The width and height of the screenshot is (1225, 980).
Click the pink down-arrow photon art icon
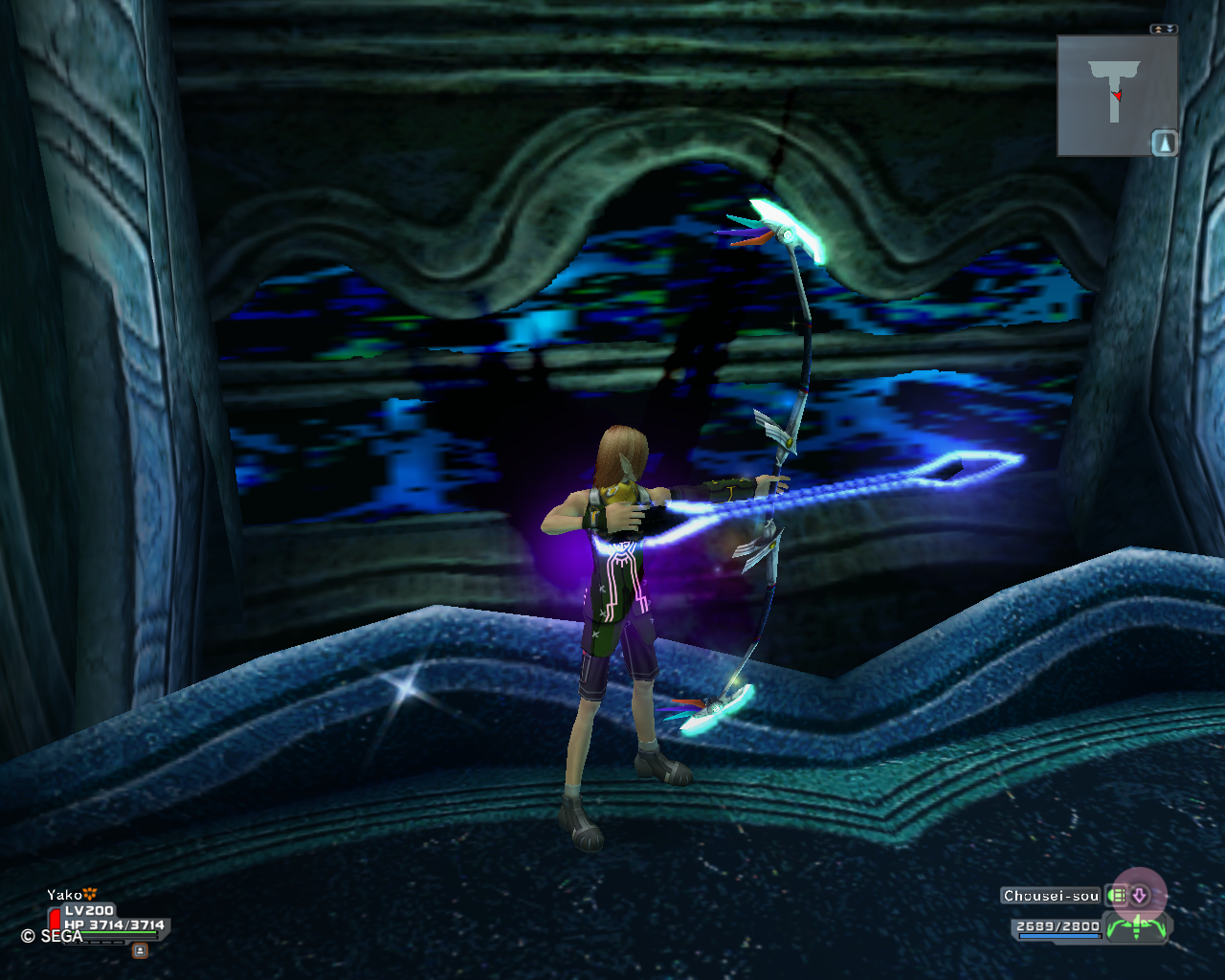click(x=1139, y=896)
